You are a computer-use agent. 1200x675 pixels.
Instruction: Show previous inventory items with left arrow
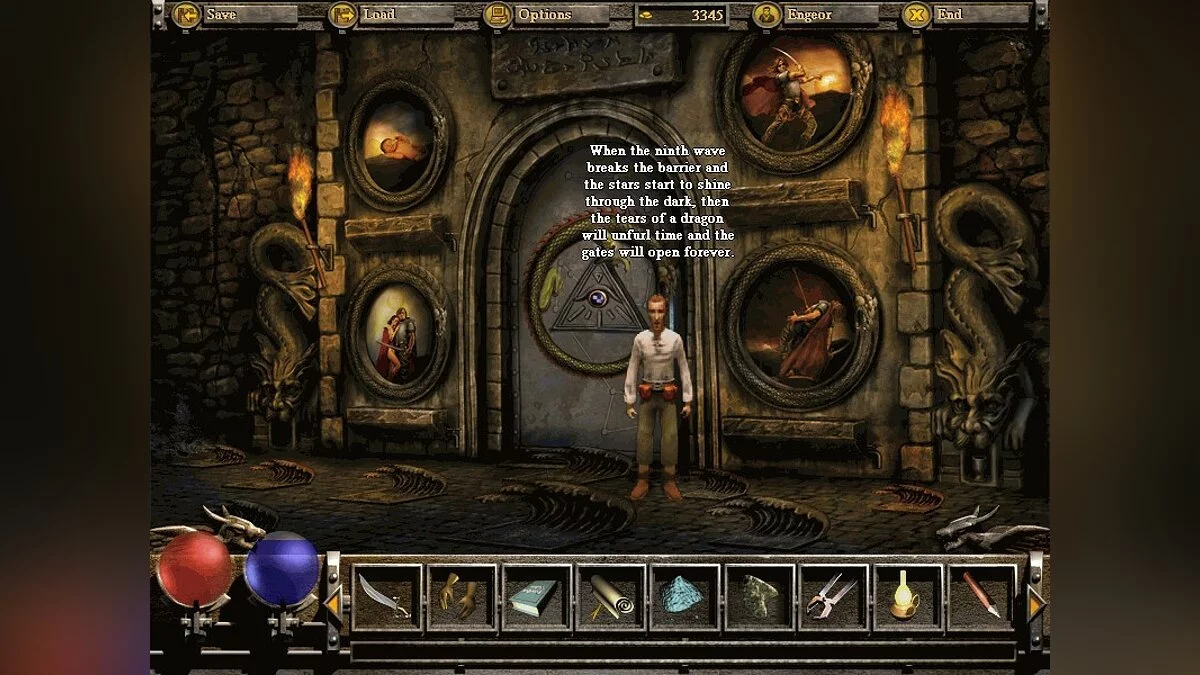333,603
